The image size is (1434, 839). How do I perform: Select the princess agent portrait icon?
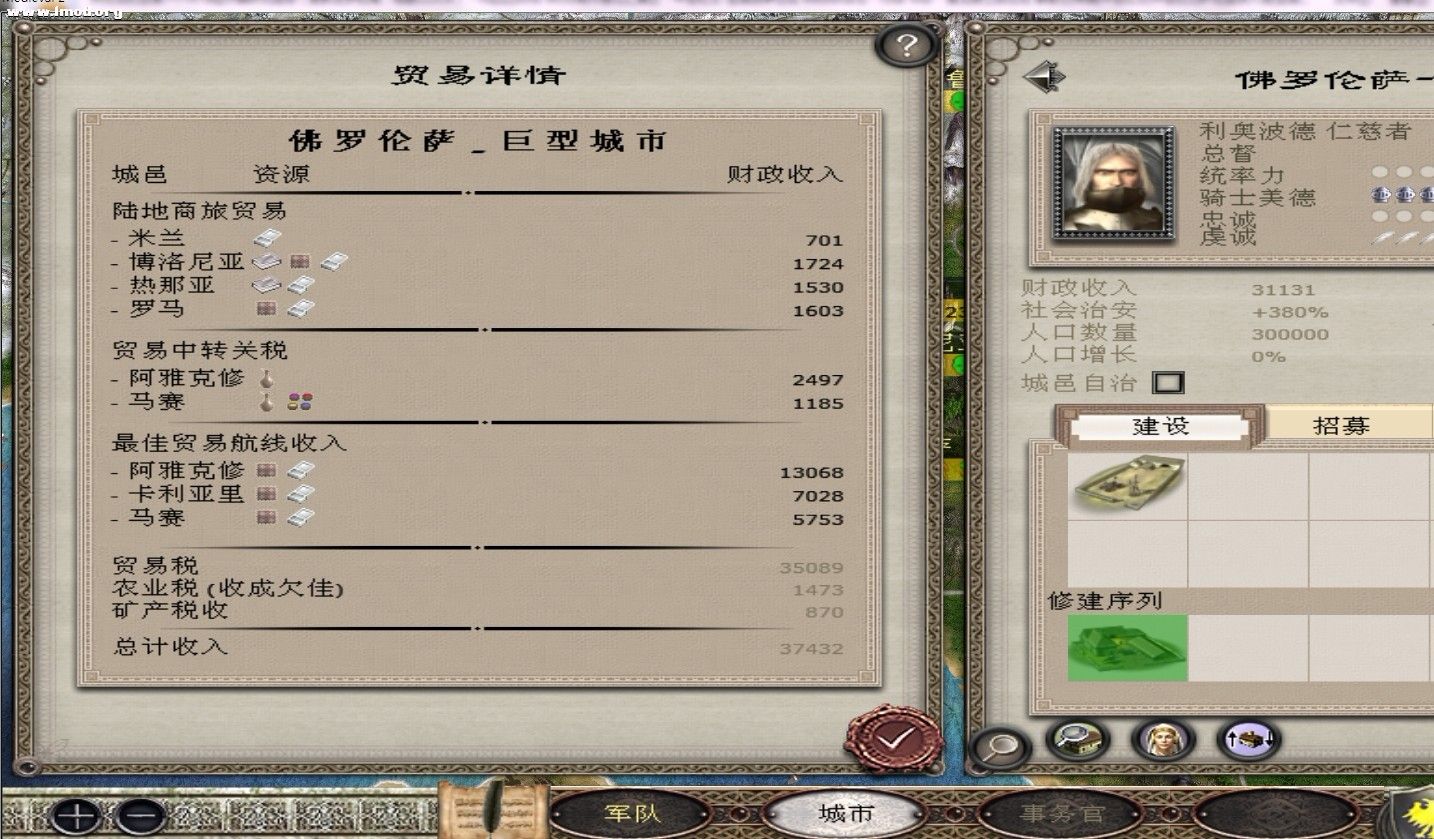(1160, 741)
